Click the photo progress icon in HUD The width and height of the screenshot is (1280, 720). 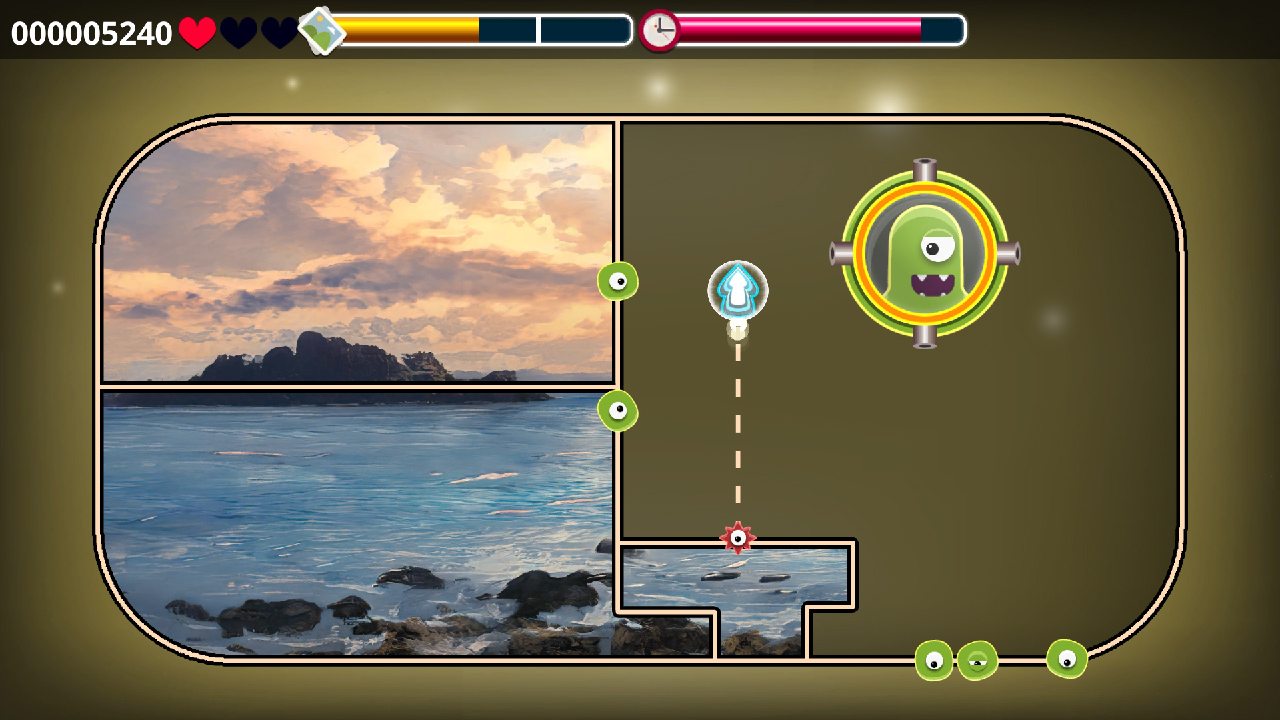(322, 31)
